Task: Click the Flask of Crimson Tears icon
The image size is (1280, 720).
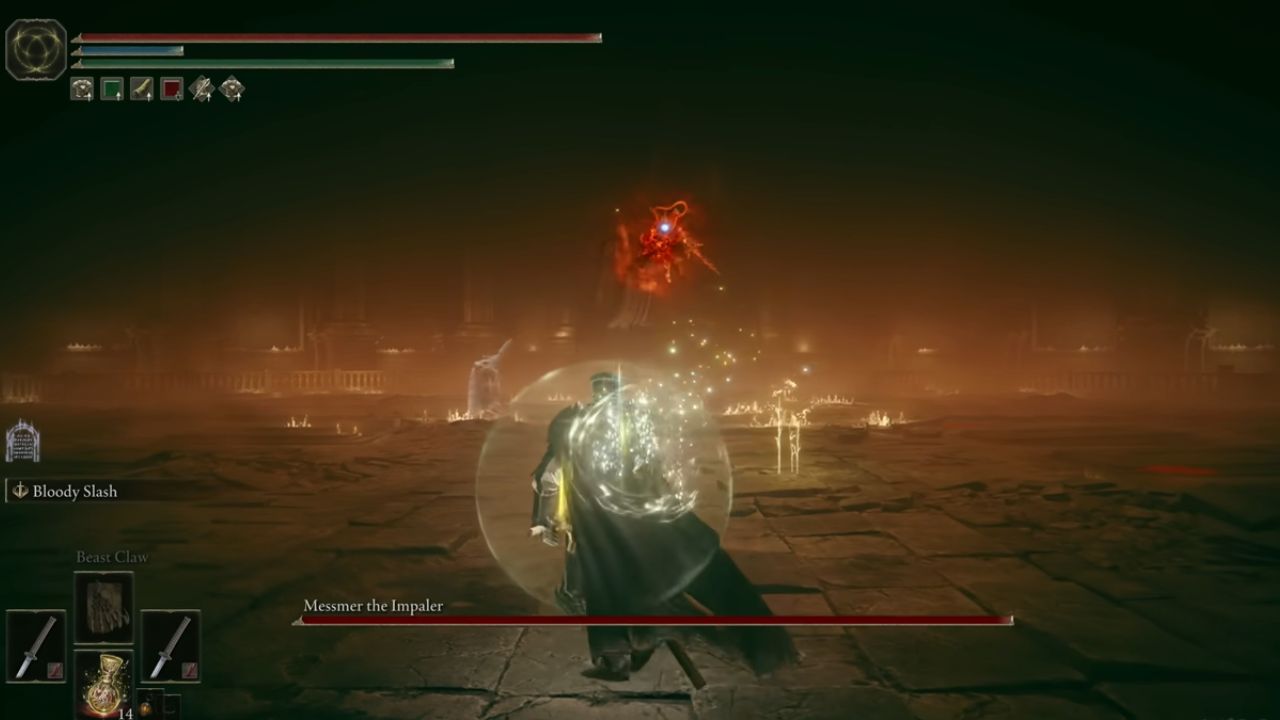Action: click(105, 685)
